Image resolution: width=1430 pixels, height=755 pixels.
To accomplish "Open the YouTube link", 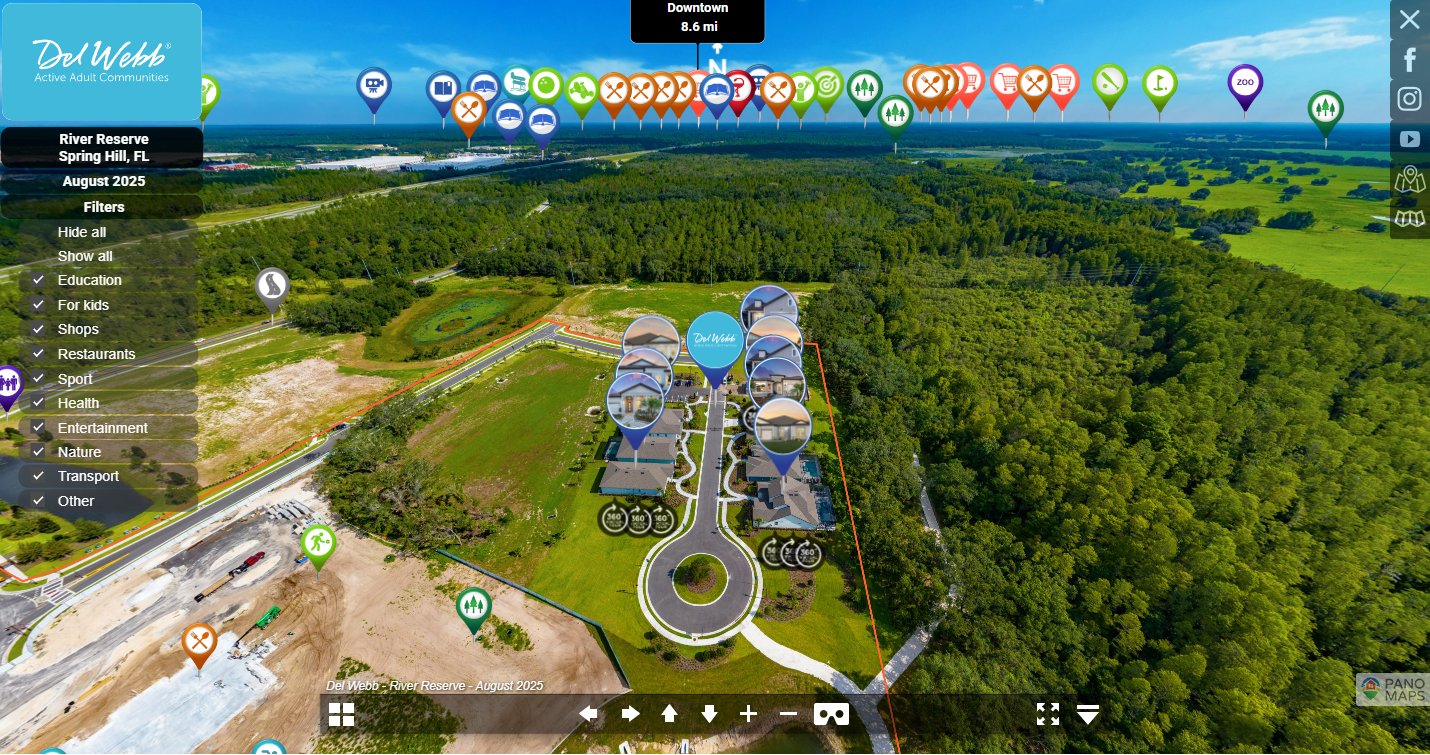I will point(1410,139).
